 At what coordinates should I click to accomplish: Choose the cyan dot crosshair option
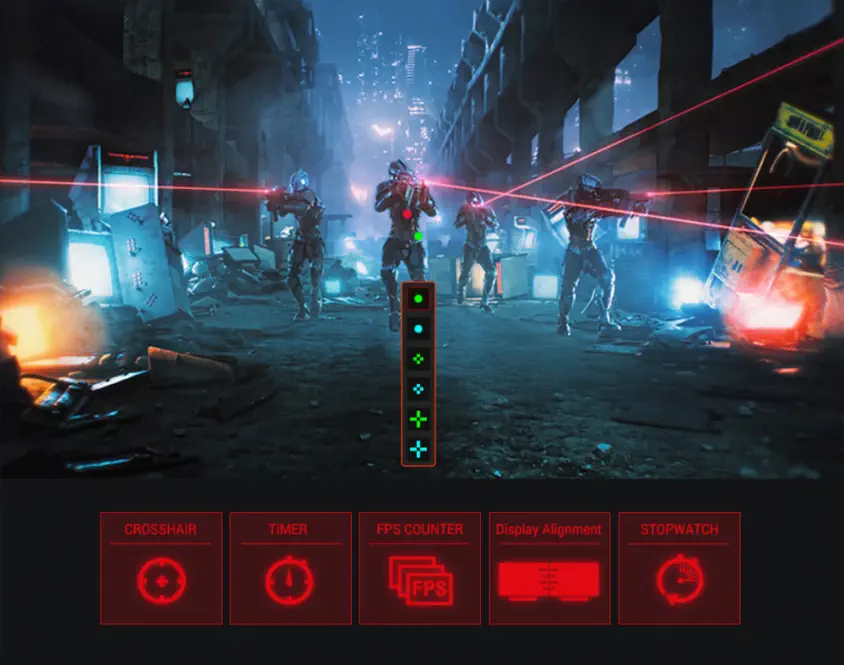coord(418,328)
